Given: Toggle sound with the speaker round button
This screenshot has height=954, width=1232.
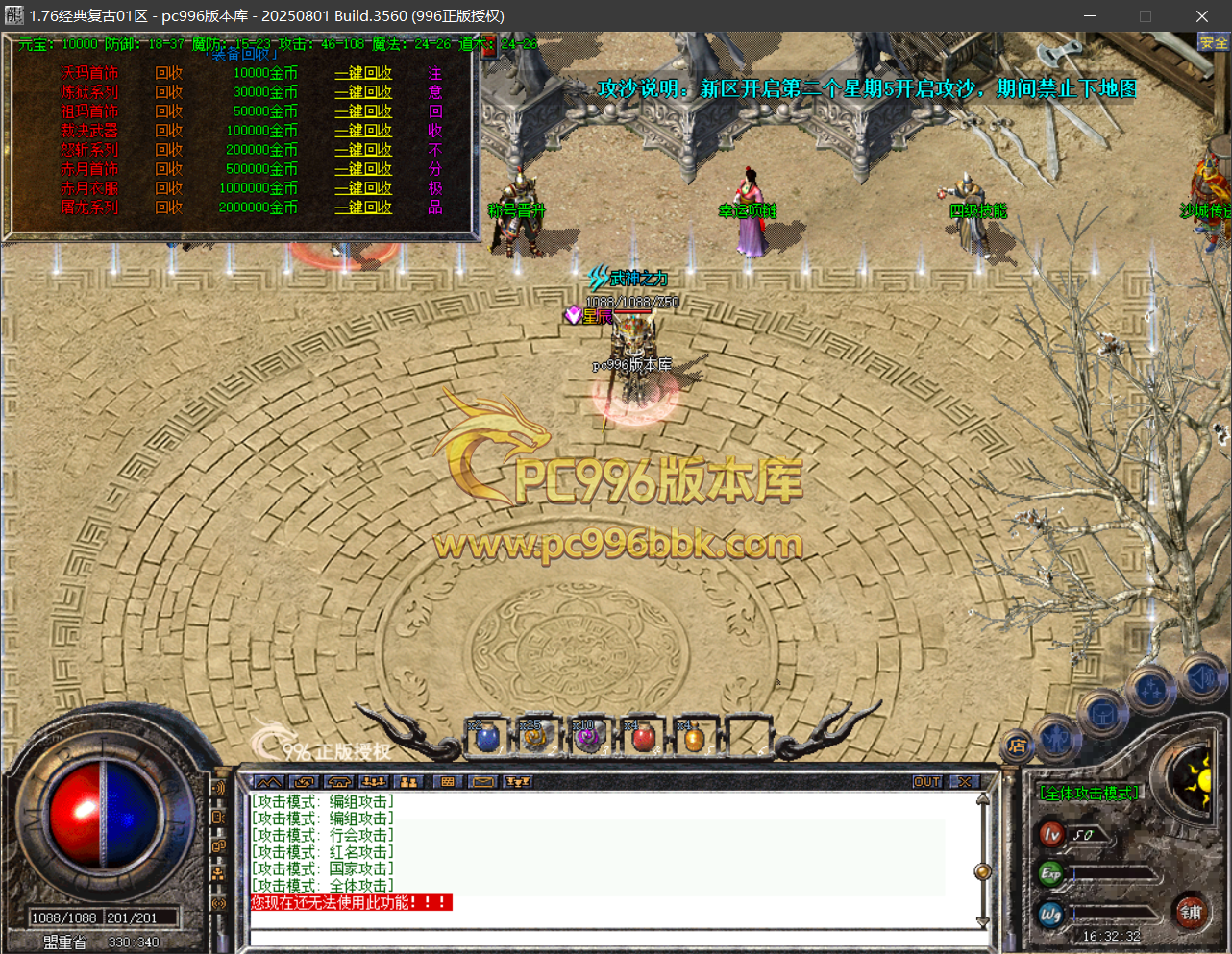Looking at the screenshot, I should (x=1201, y=678).
